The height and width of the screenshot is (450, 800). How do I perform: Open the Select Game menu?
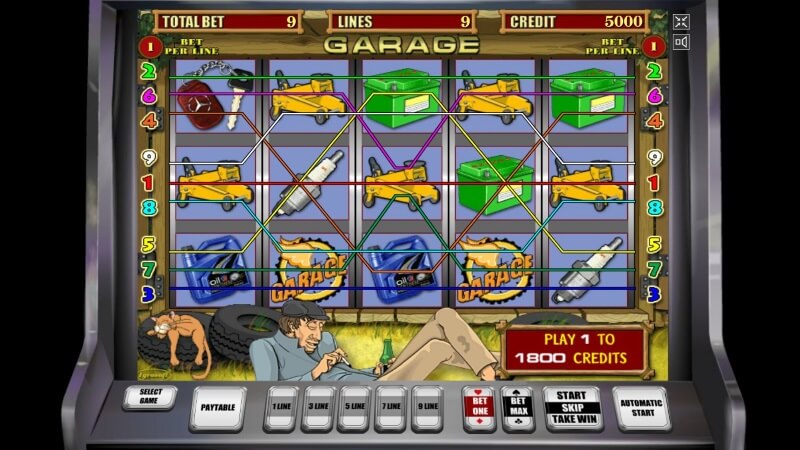click(x=151, y=396)
